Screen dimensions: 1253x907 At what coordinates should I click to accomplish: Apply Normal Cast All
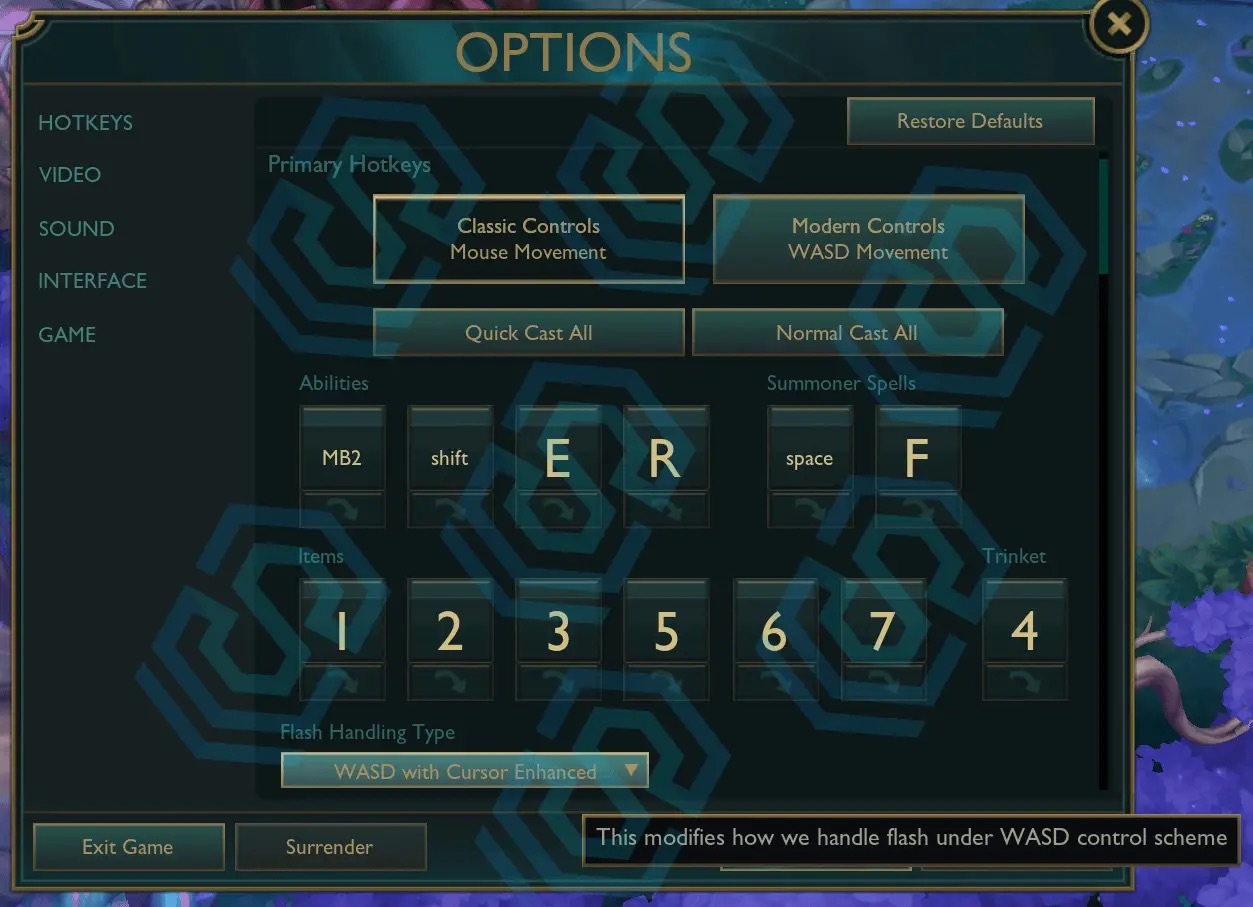[847, 333]
